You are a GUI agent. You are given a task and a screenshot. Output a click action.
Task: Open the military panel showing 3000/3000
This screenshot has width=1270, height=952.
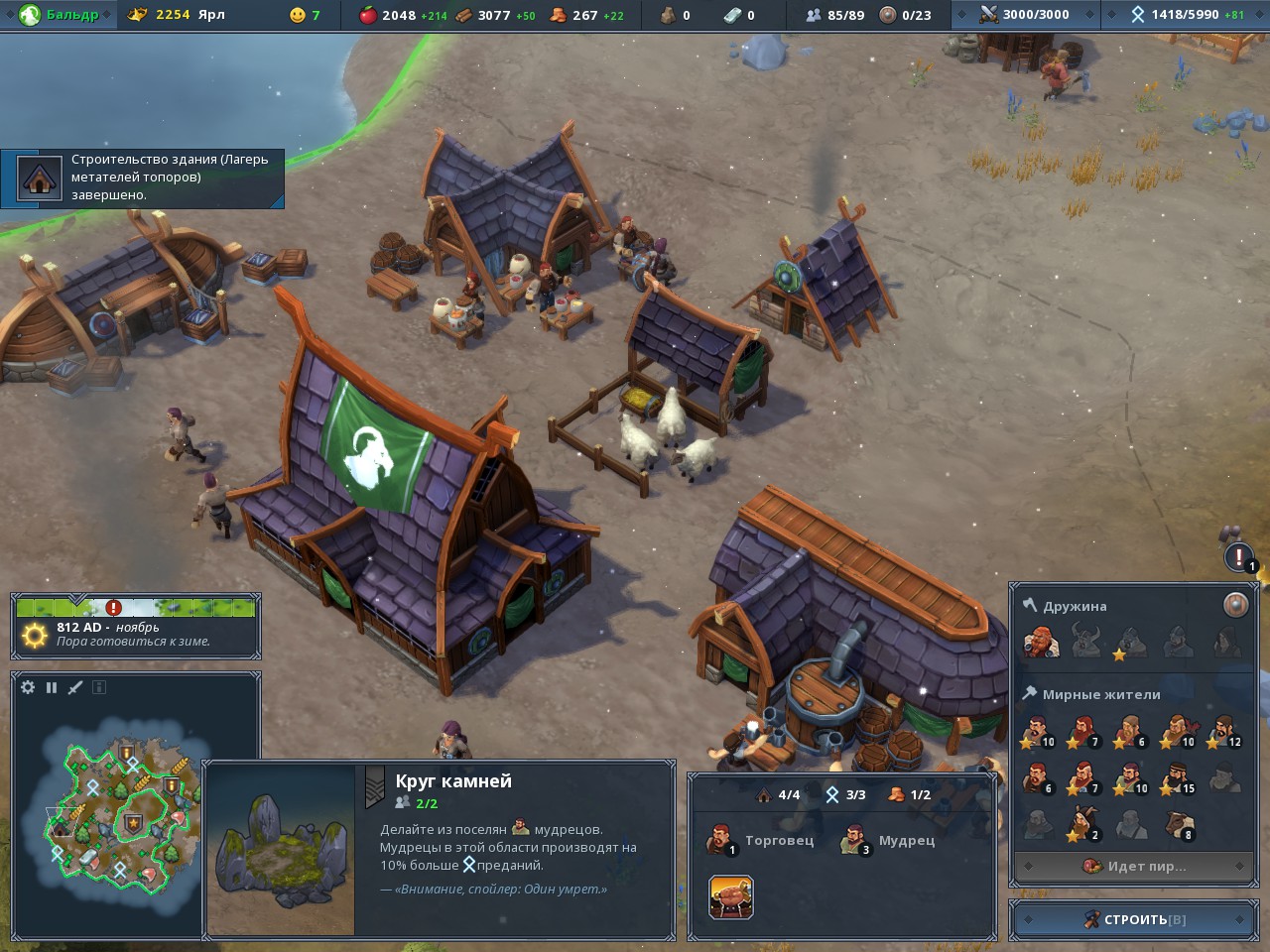pos(1026,15)
